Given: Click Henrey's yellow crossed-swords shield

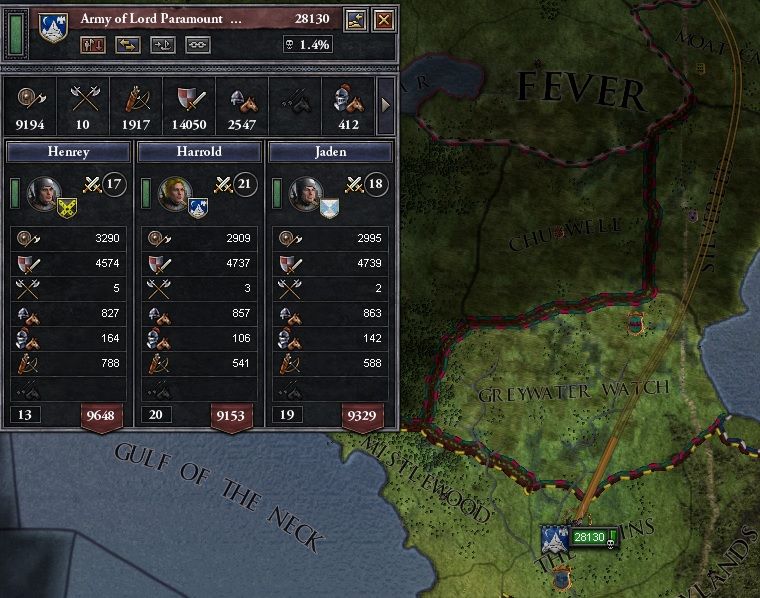Looking at the screenshot, I should pos(67,207).
